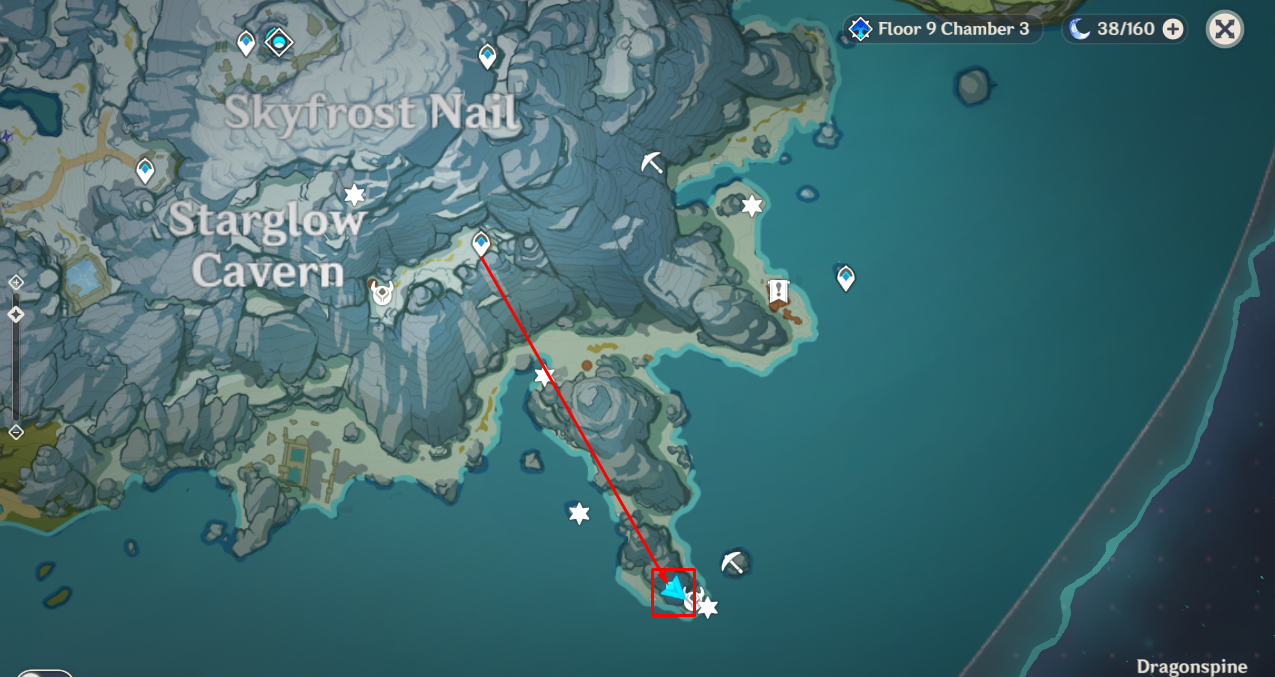This screenshot has width=1275, height=677.
Task: Add Original Resin with the plus button
Action: [x=1173, y=29]
